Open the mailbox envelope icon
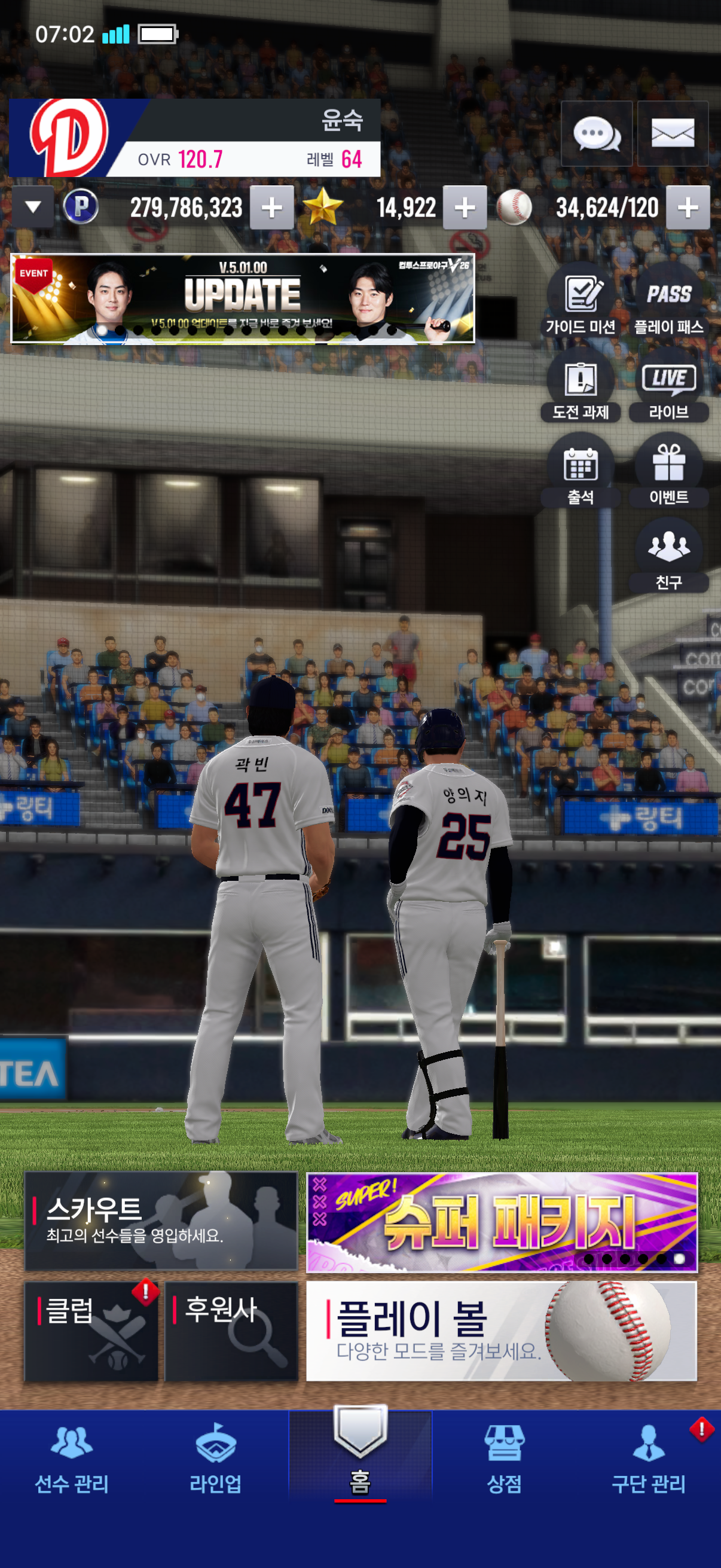 (673, 133)
